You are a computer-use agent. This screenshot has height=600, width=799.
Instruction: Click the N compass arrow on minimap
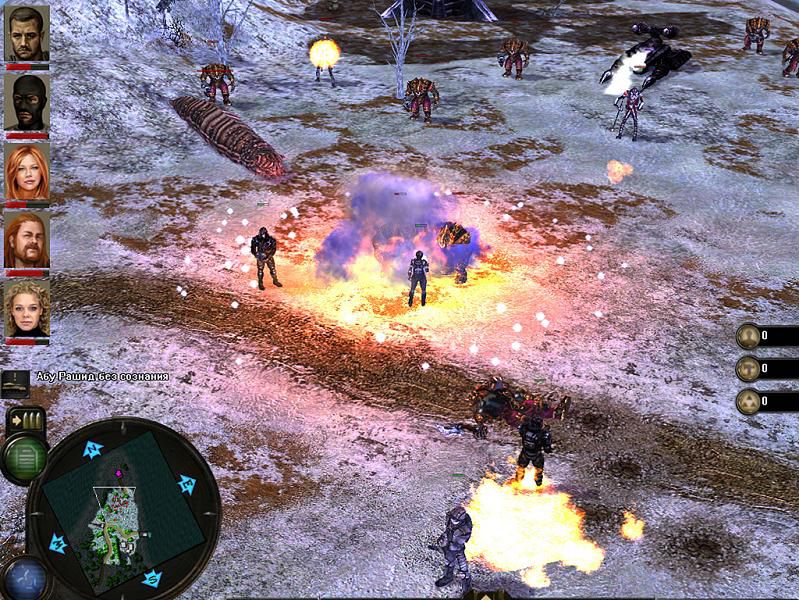(x=93, y=448)
